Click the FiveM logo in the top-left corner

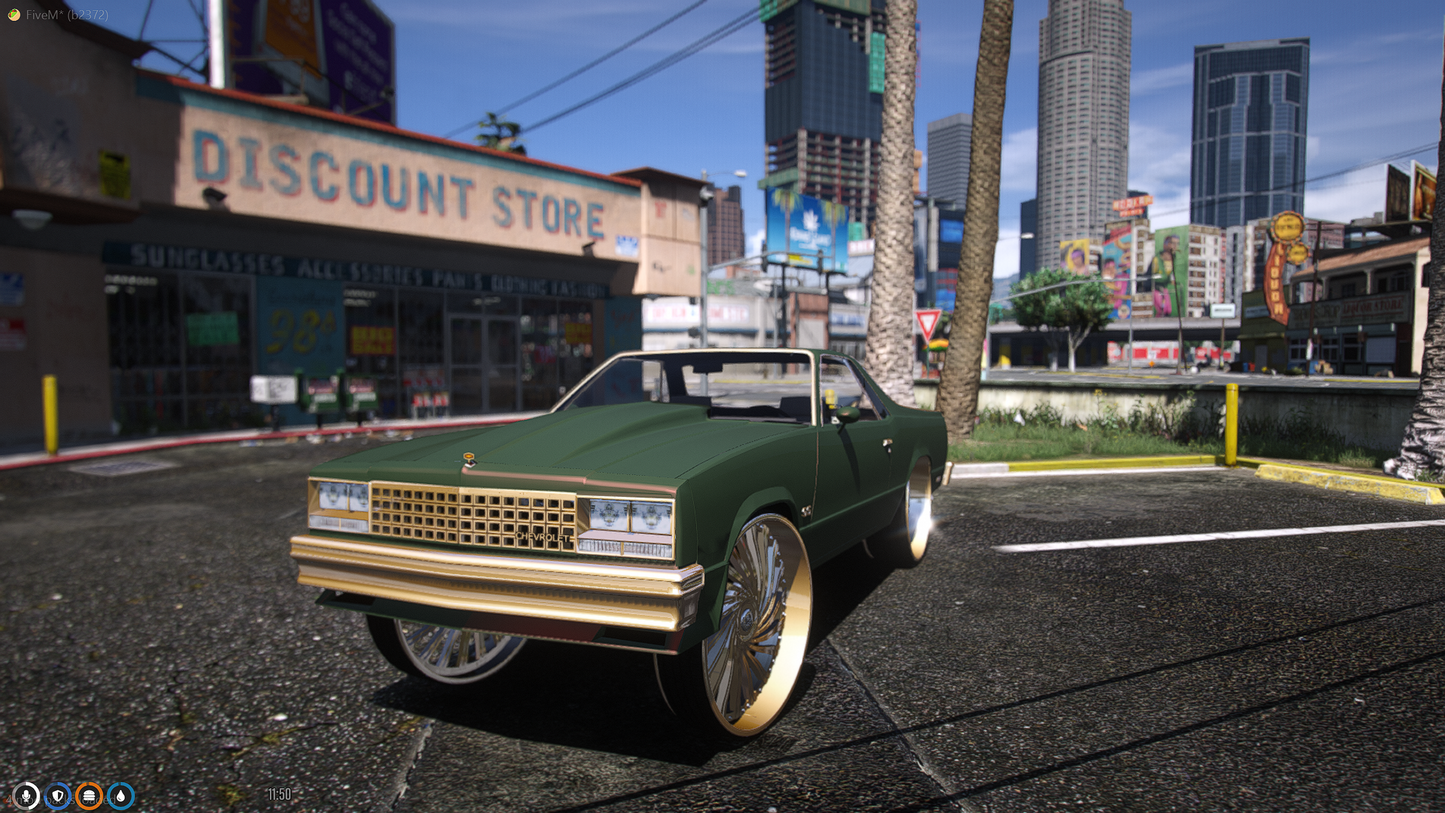(x=12, y=16)
